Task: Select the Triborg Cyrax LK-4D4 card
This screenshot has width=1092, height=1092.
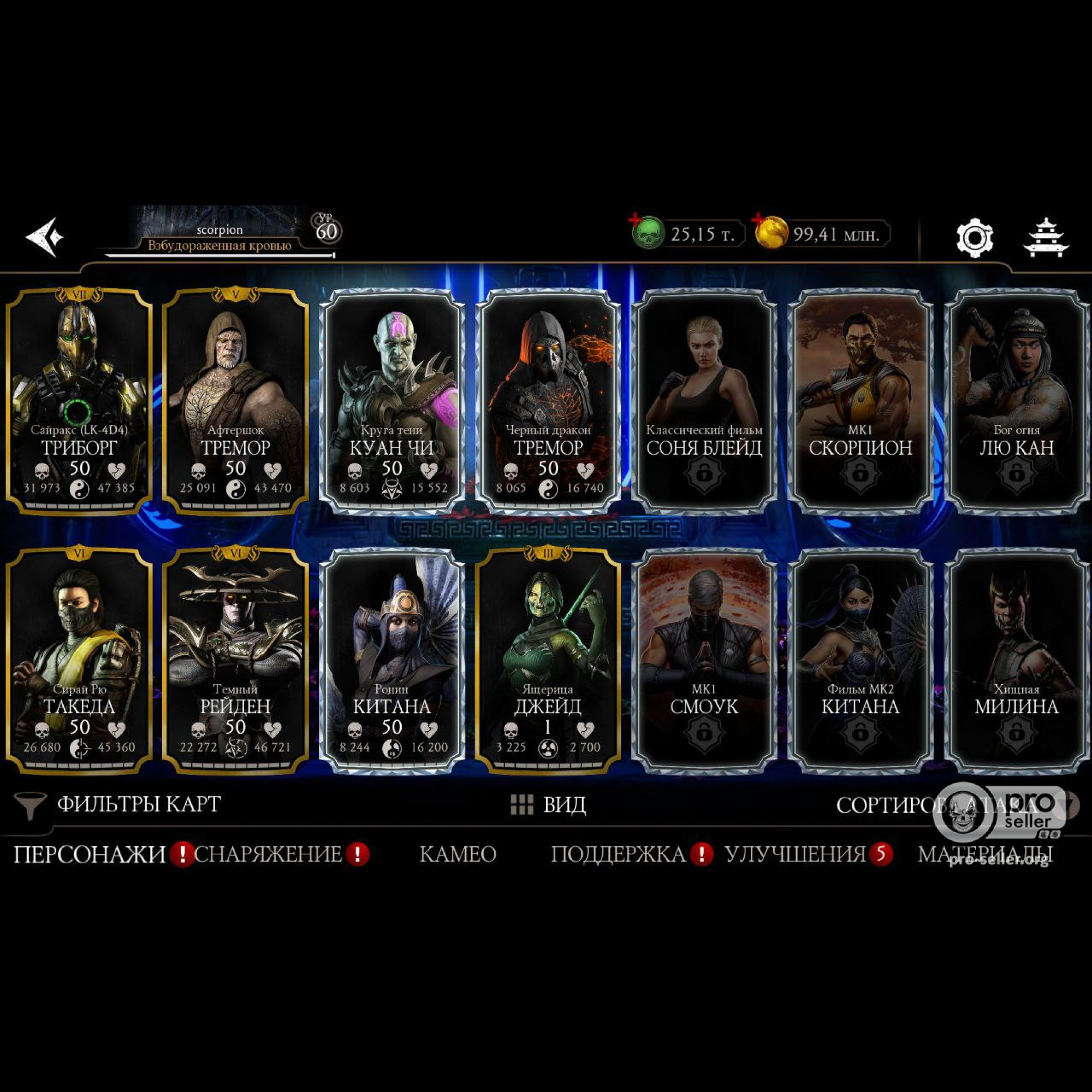Action: click(79, 401)
